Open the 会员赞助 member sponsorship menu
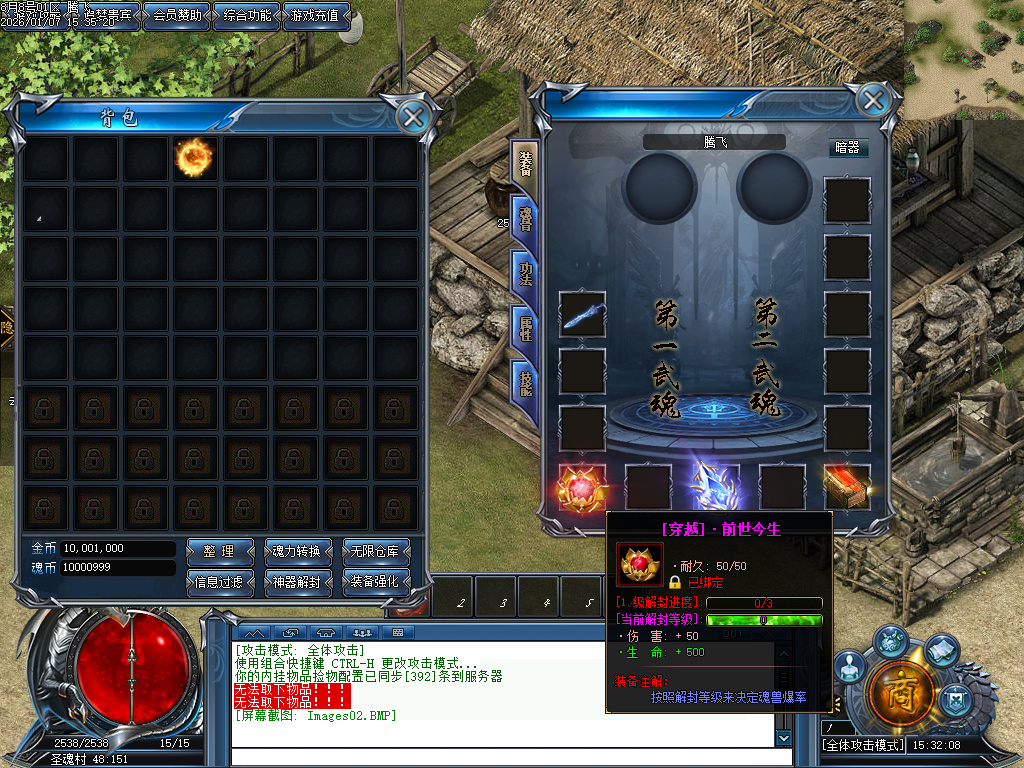Image resolution: width=1024 pixels, height=768 pixels. pyautogui.click(x=176, y=15)
